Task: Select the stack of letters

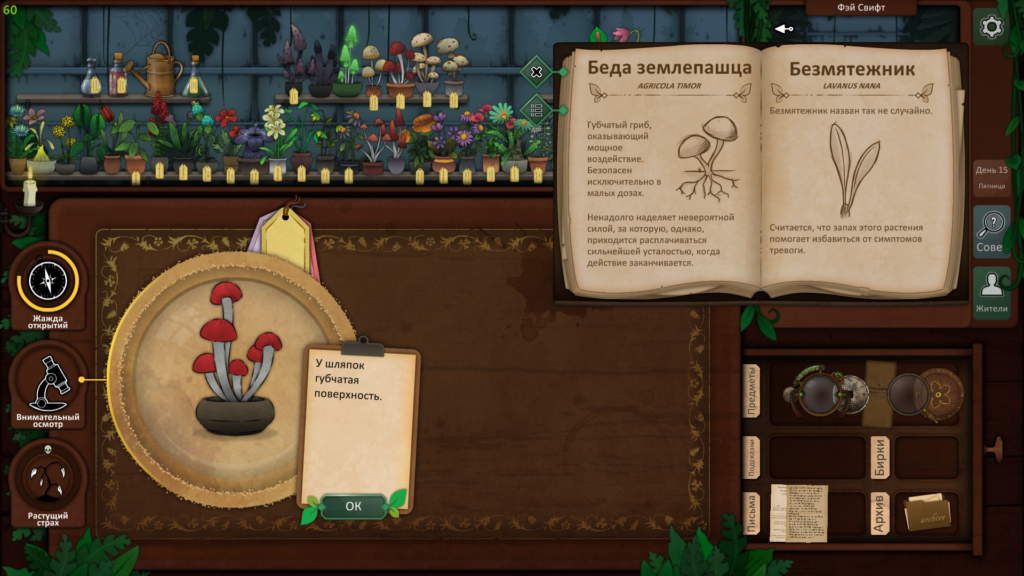Action: point(798,513)
